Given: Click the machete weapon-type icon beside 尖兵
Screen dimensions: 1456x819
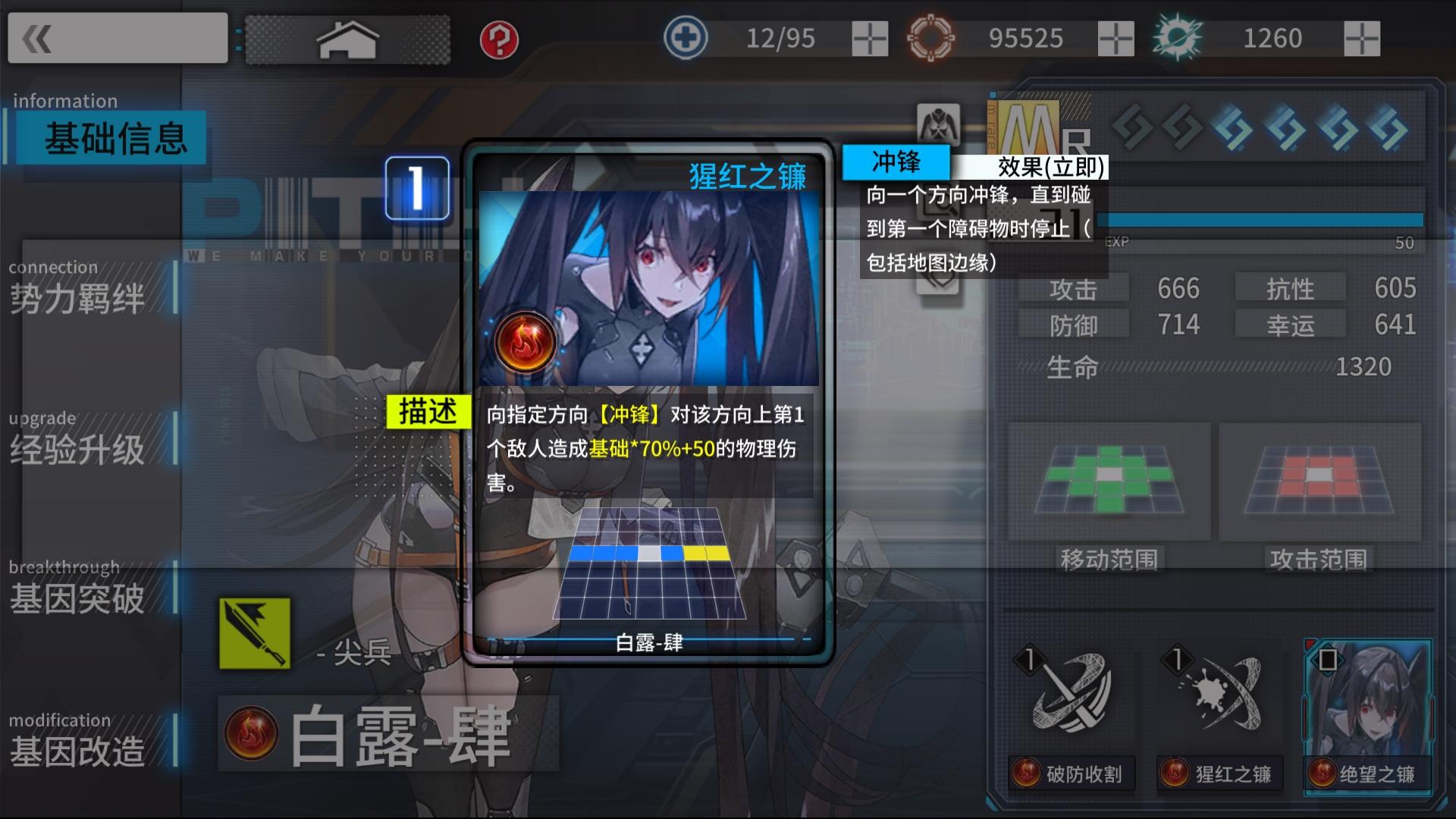Looking at the screenshot, I should pyautogui.click(x=254, y=634).
